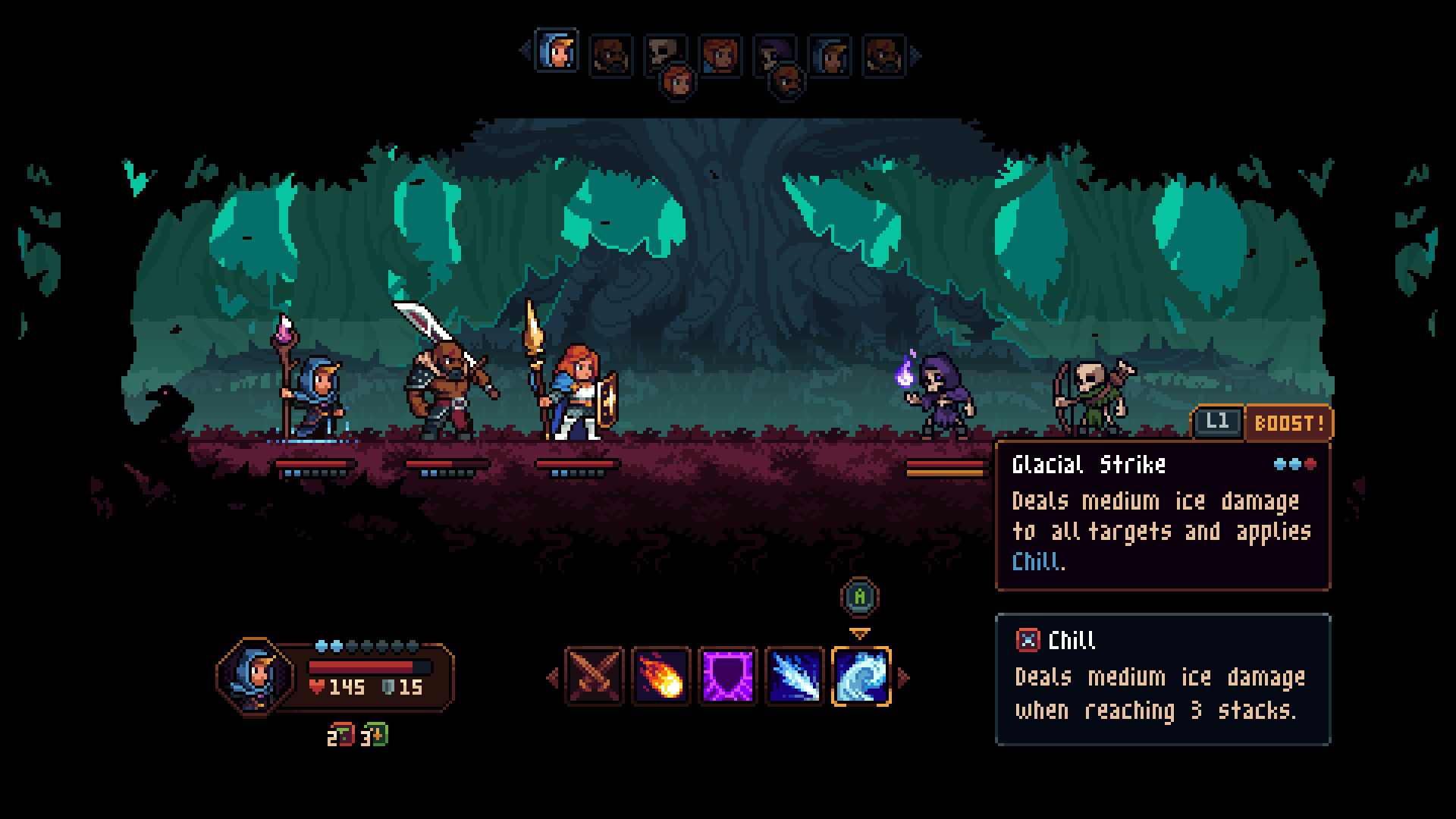
Task: Pick the ice shard spell icon
Action: [795, 676]
